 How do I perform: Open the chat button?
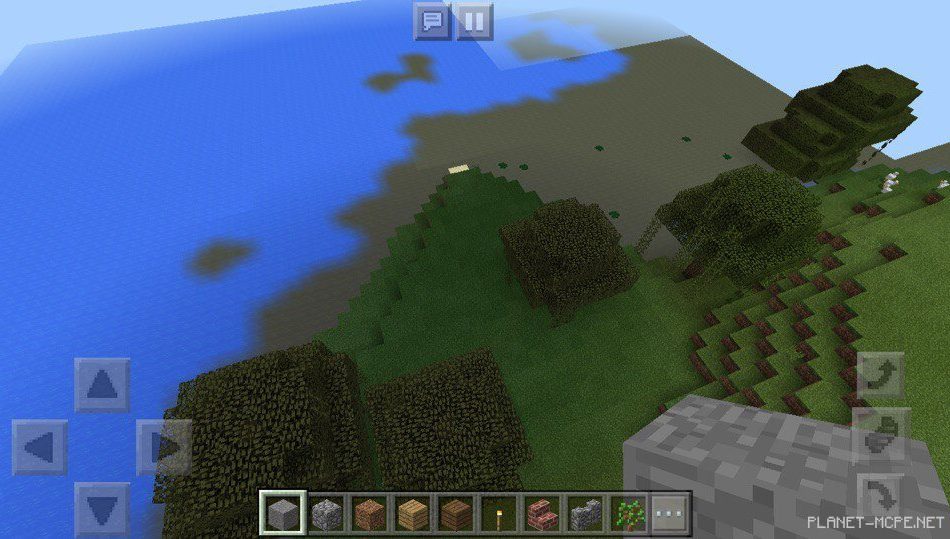coord(432,20)
